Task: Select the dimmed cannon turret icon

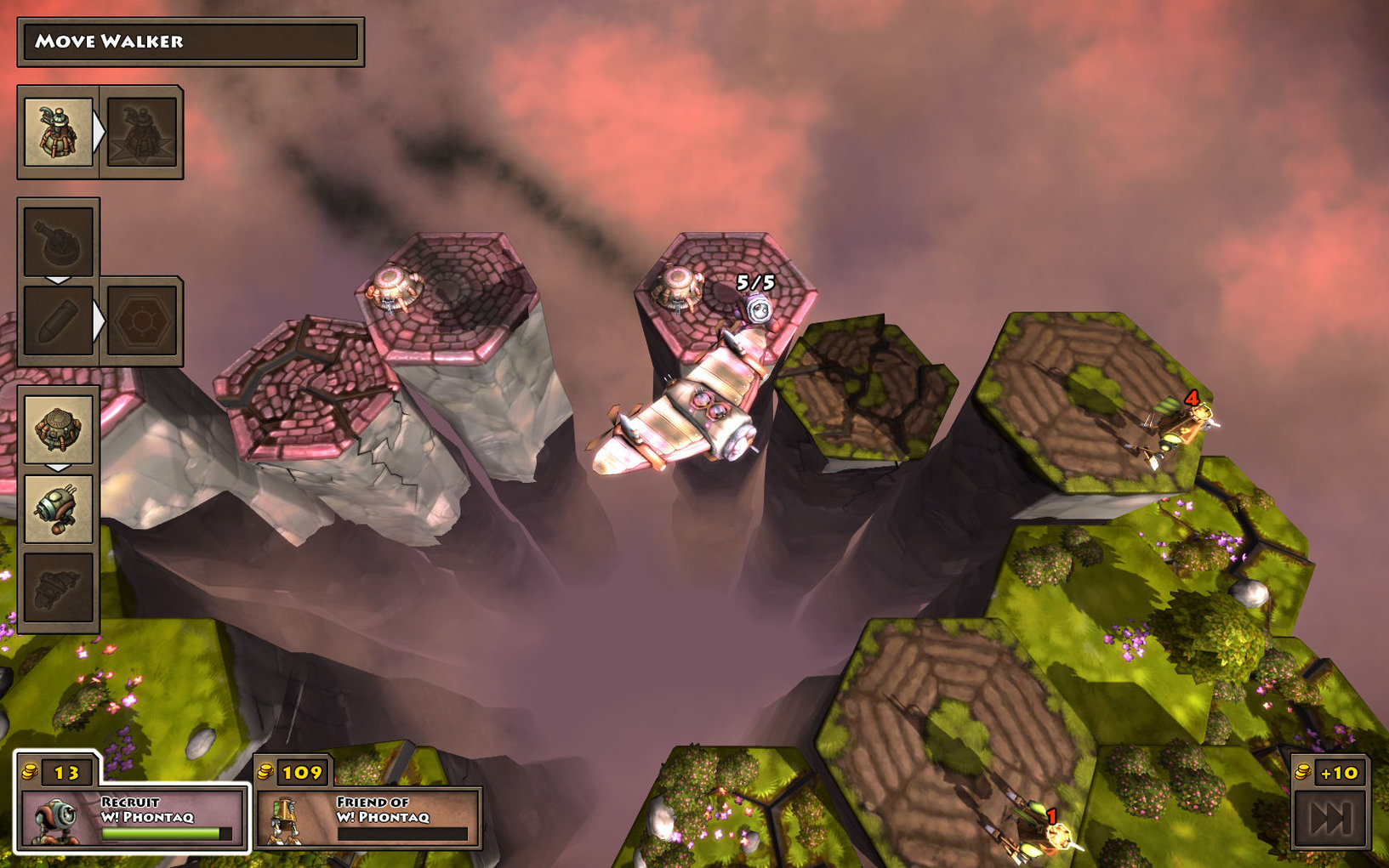Action: point(58,241)
